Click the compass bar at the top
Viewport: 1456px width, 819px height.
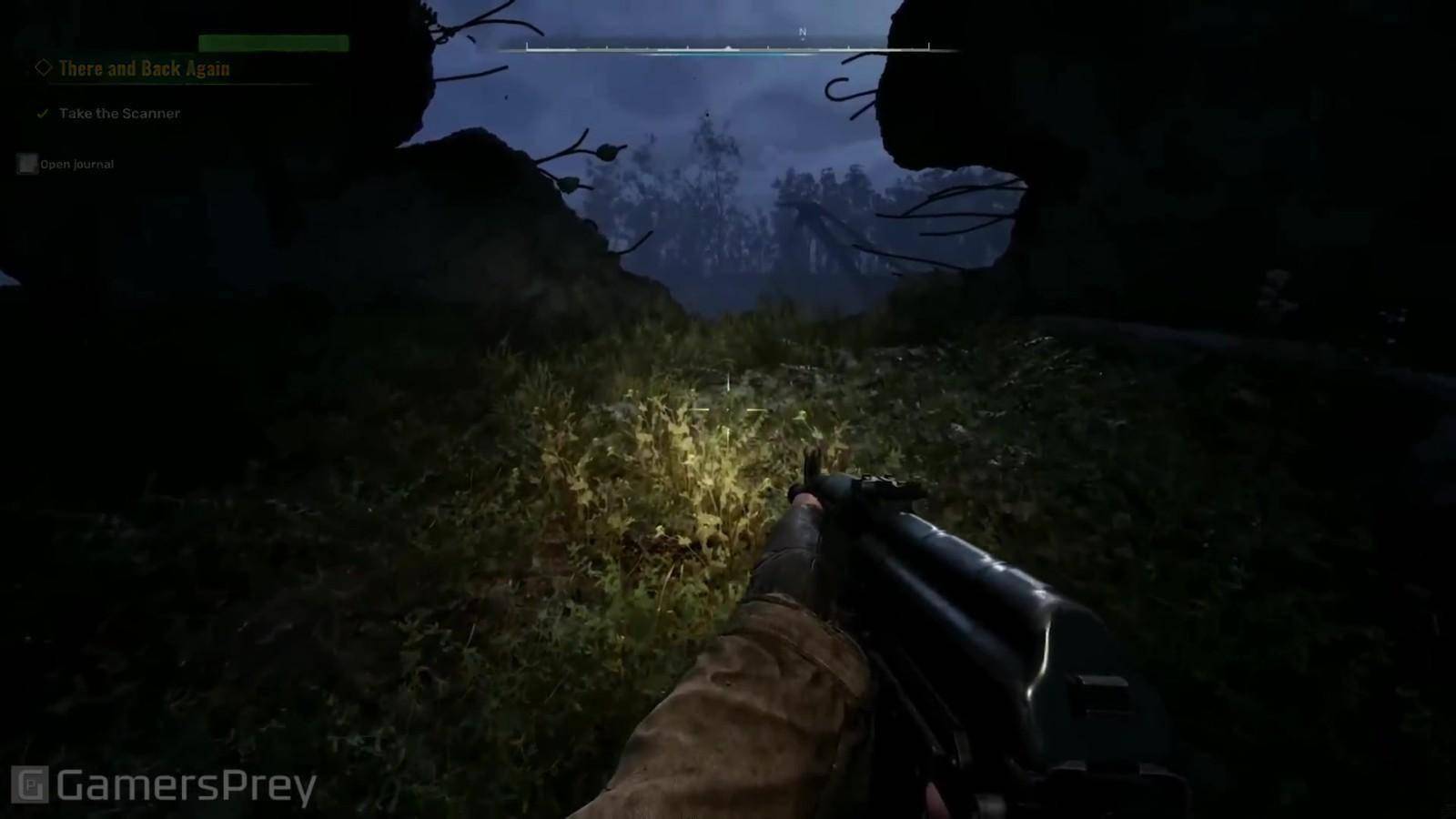pyautogui.click(x=728, y=47)
